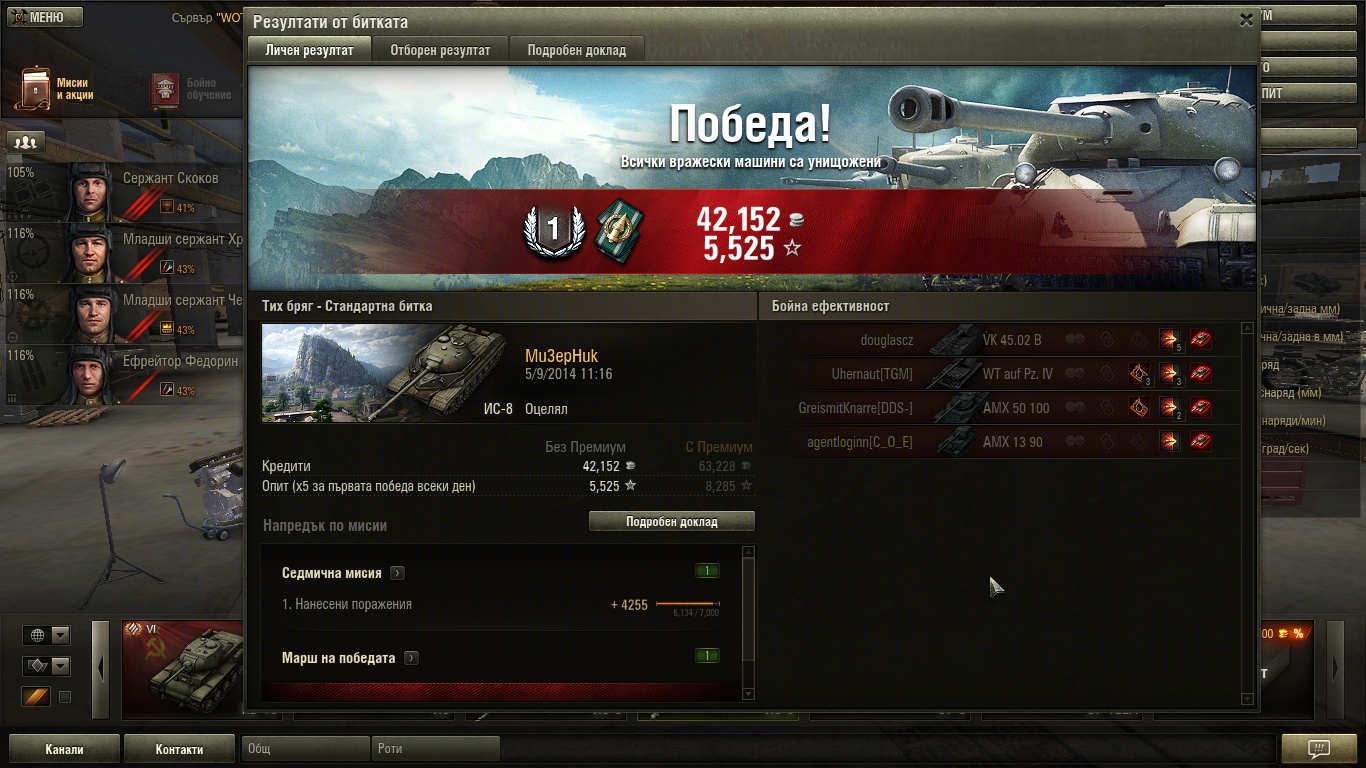
Task: Select the Личен резултат tab
Action: click(x=309, y=50)
